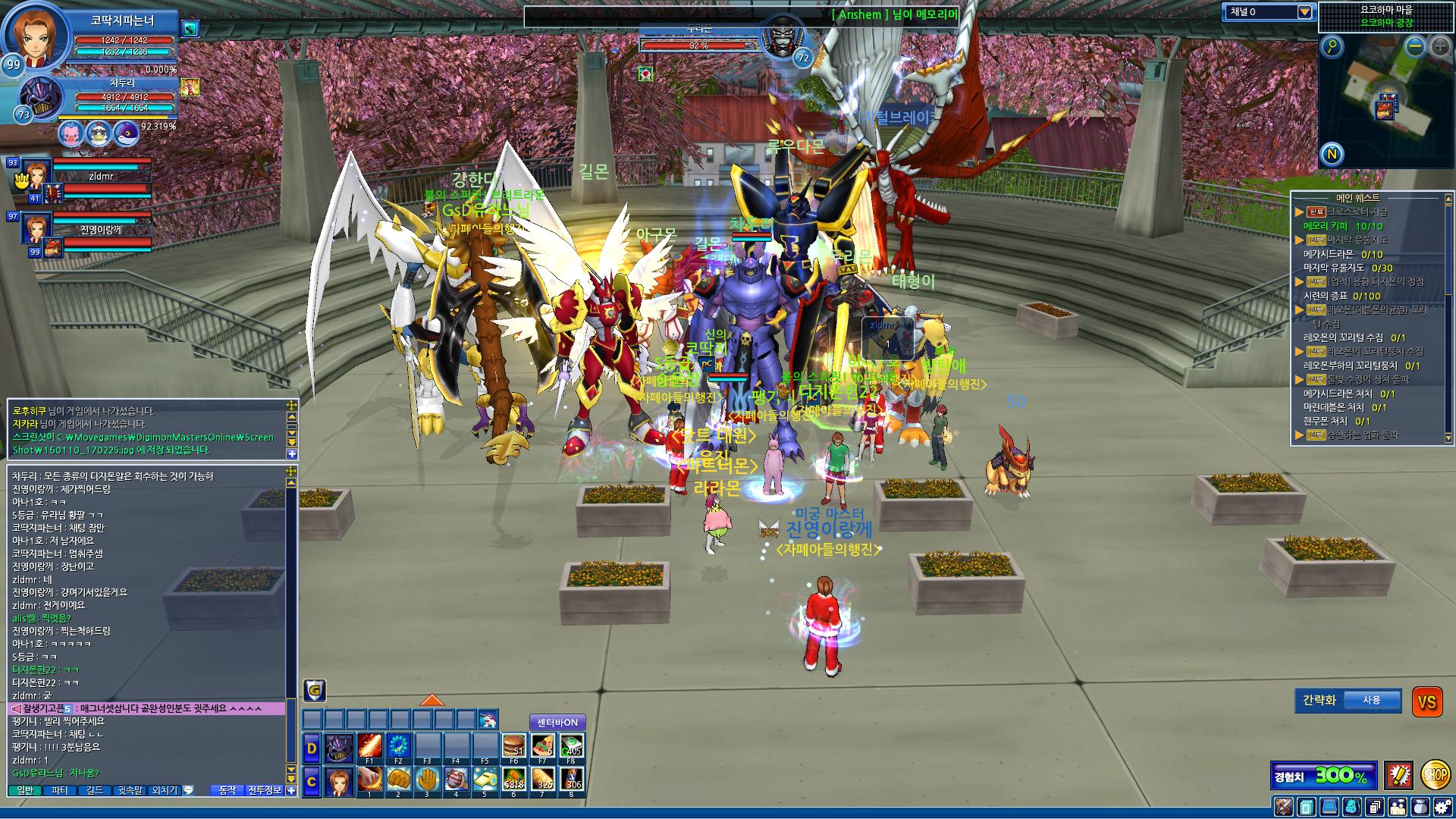Toggle the 센터바ON center bar button

[x=557, y=722]
